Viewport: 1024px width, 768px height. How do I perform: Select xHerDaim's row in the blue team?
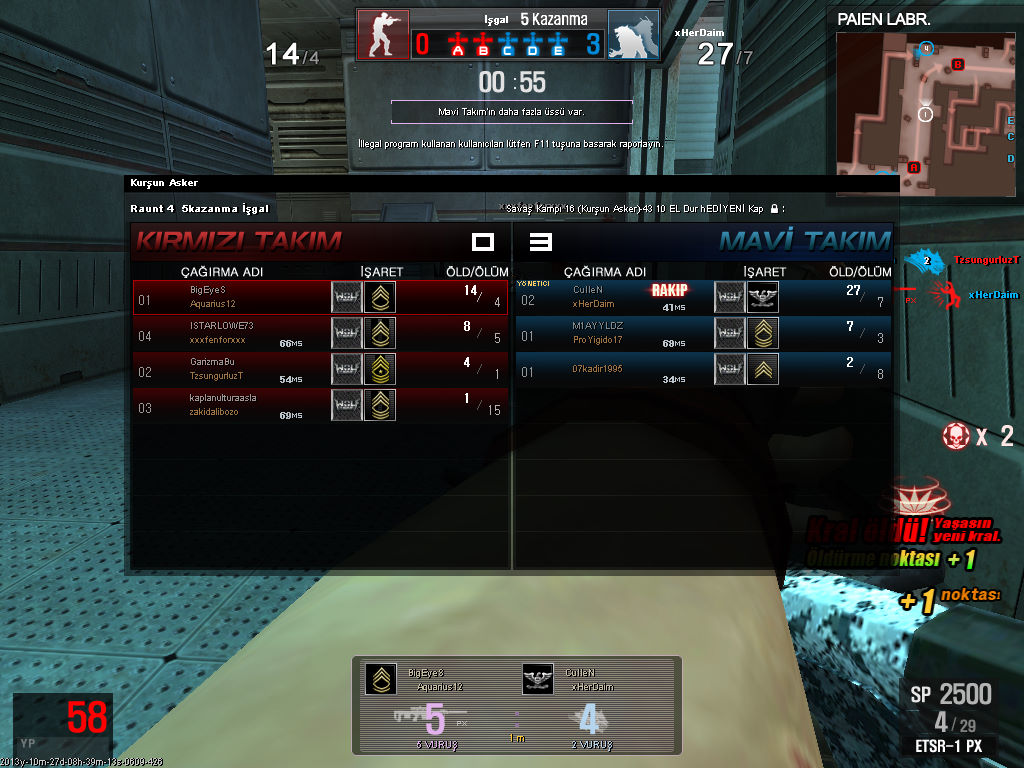click(703, 297)
